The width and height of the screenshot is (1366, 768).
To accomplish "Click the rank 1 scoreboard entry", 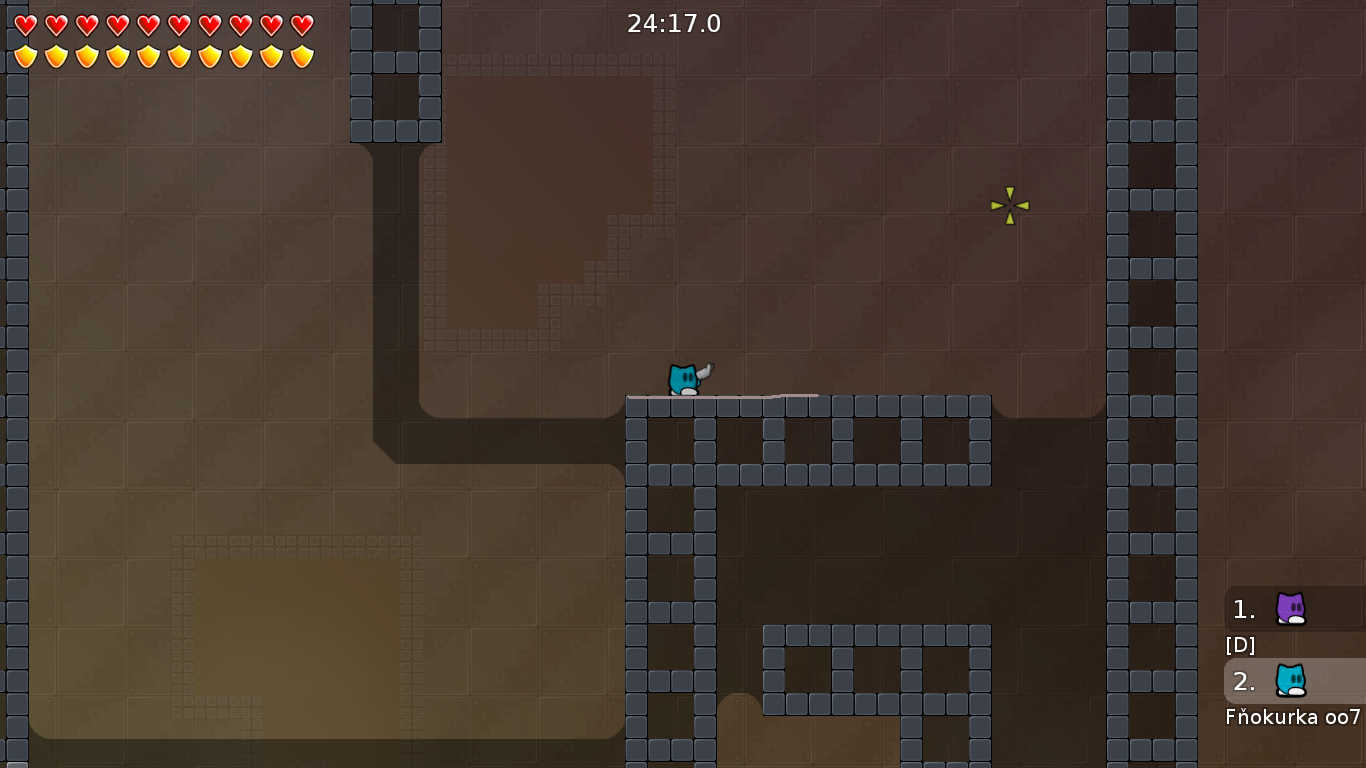I will pyautogui.click(x=1280, y=609).
